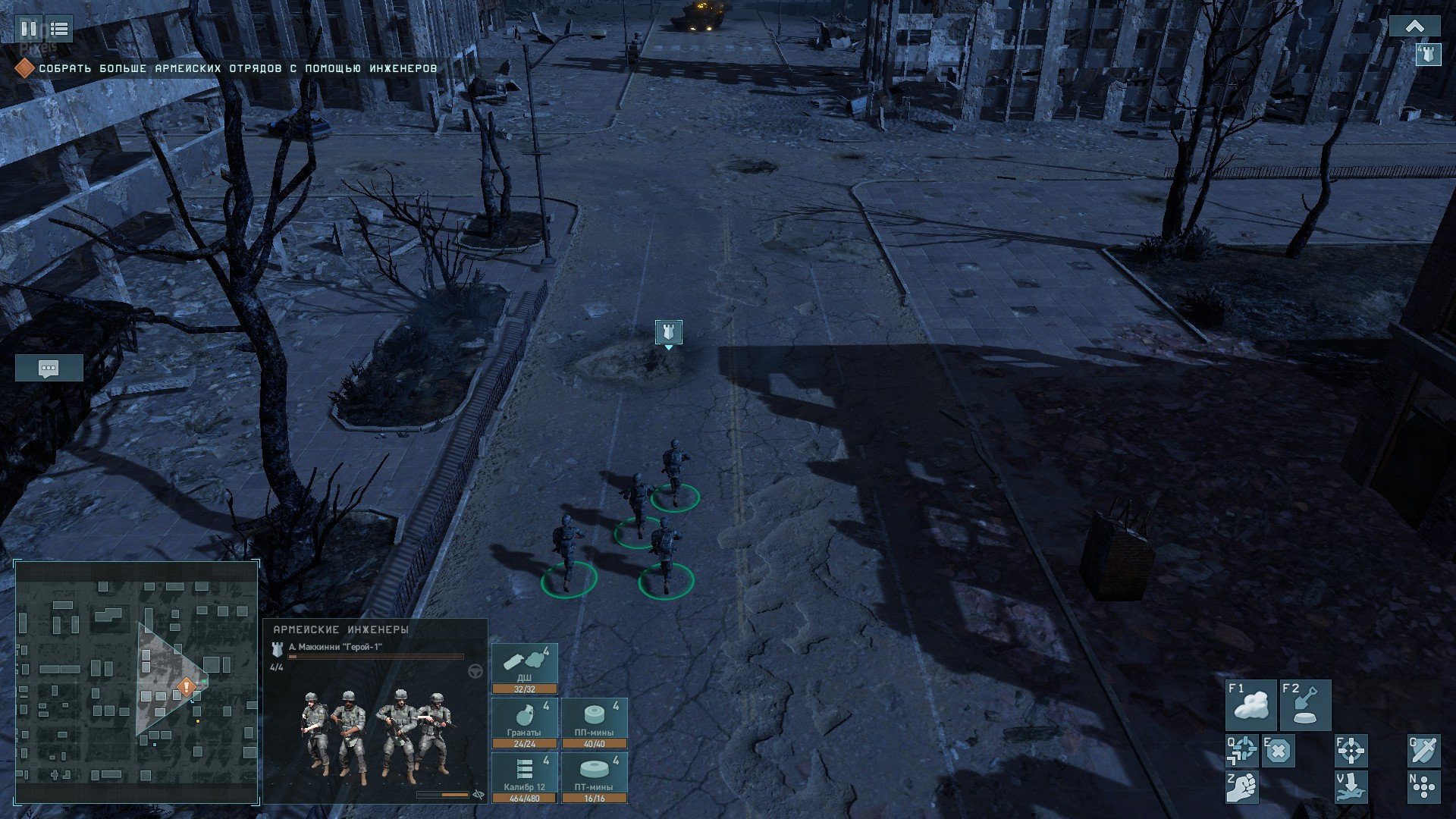Viewport: 1456px width, 819px height.
Task: Activate the fist melee command
Action: (1242, 787)
